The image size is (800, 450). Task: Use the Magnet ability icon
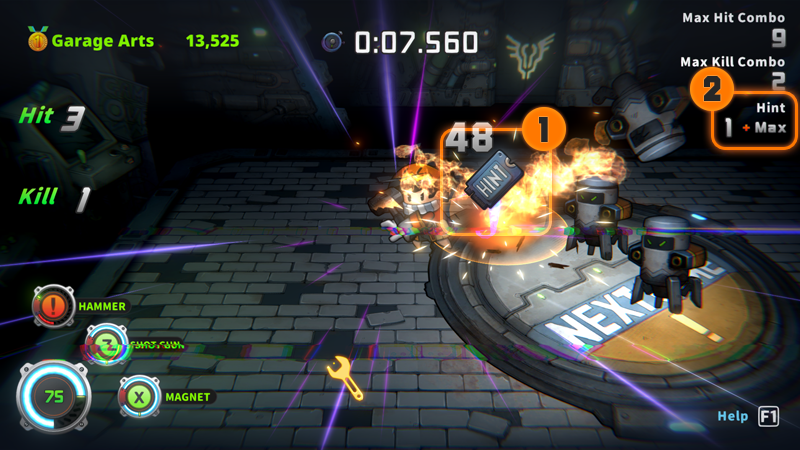point(138,397)
